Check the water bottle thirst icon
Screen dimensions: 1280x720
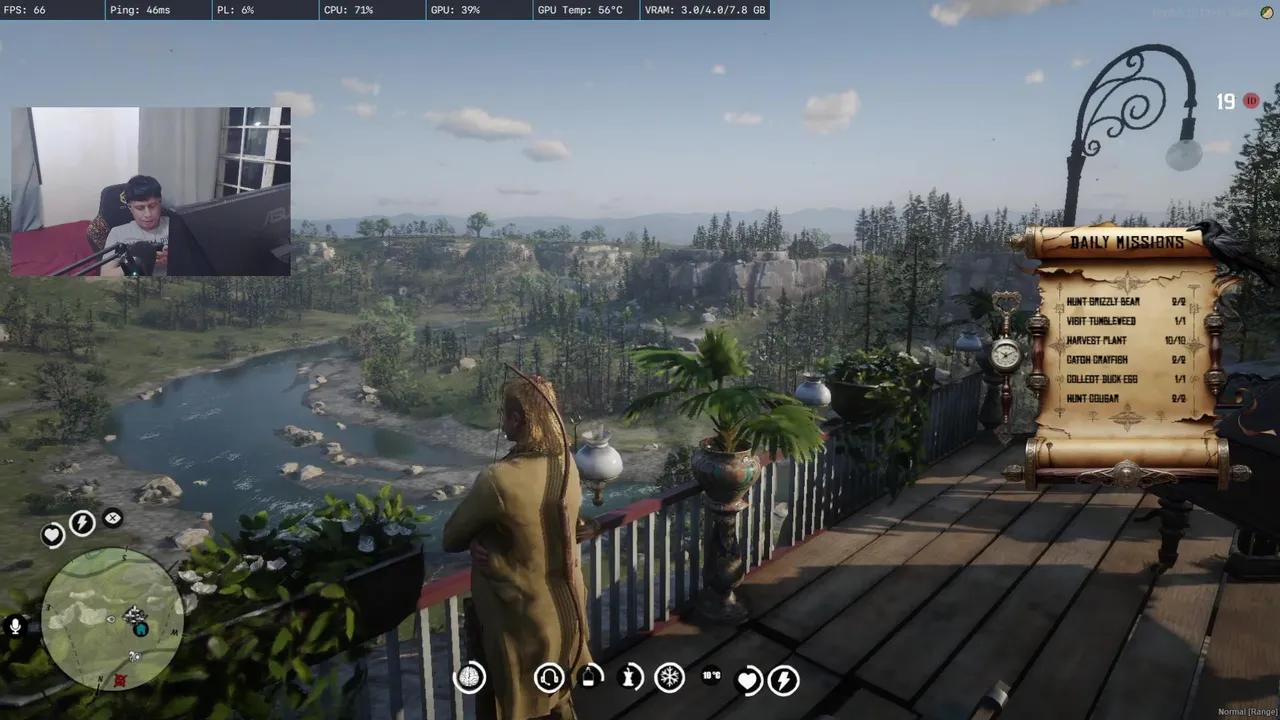pyautogui.click(x=590, y=677)
